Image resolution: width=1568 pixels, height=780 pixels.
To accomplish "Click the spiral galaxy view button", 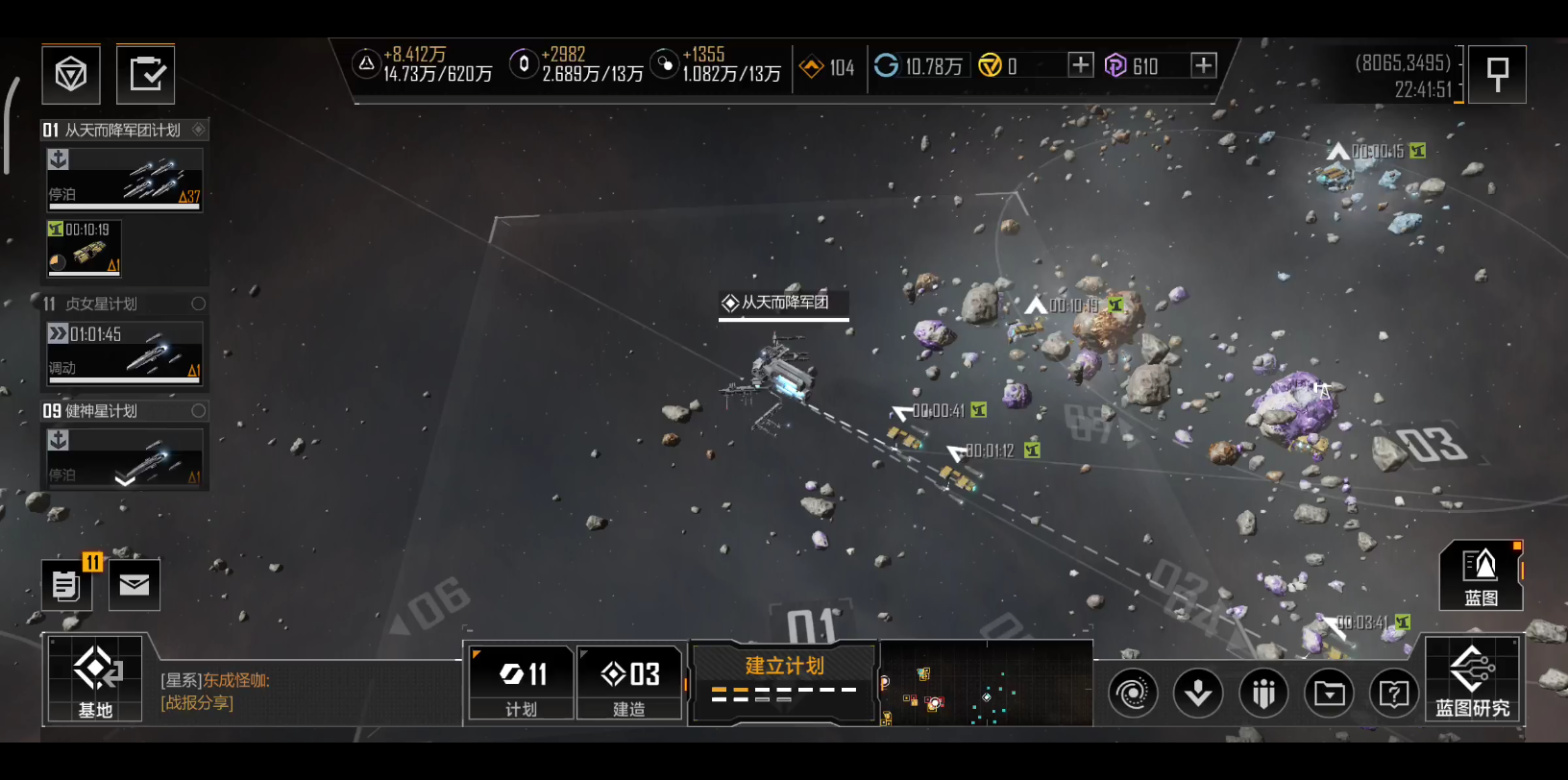I will 1133,693.
